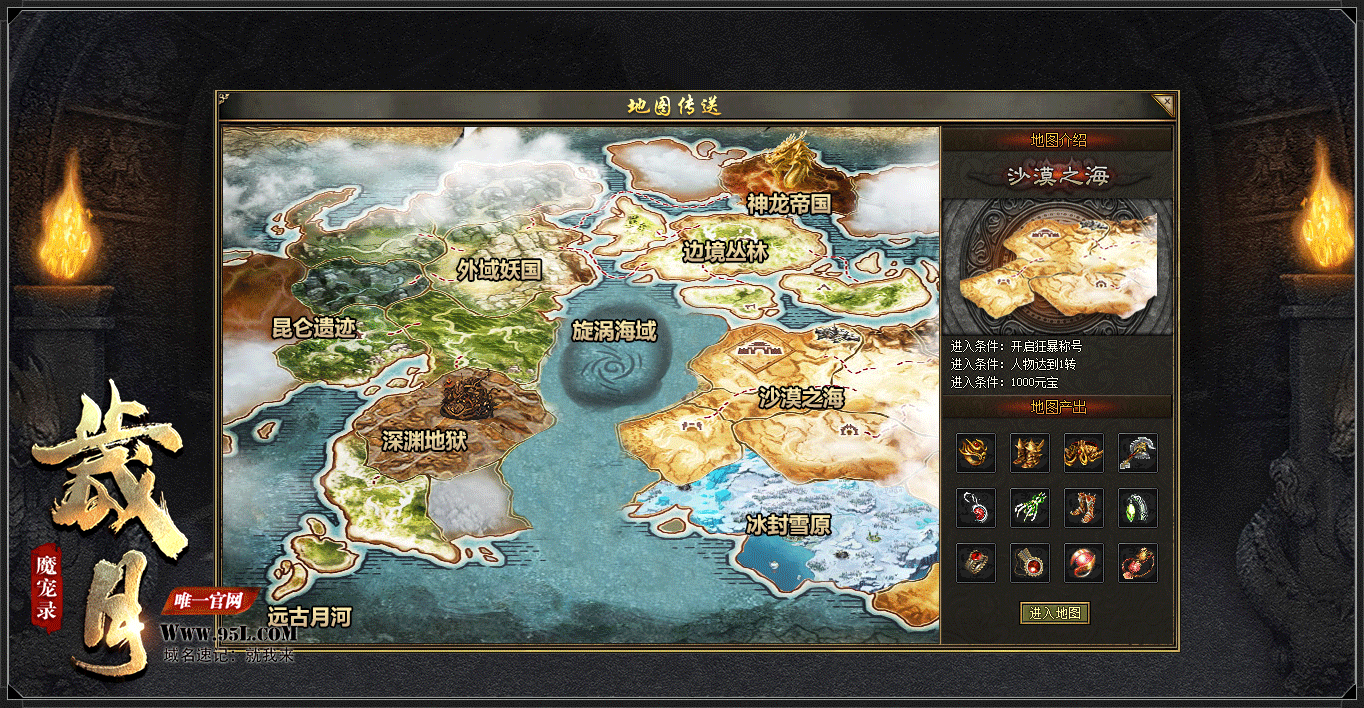Screen dimensions: 1364x708
Task: Choose the 沙漠之海 desert region
Action: coord(801,398)
